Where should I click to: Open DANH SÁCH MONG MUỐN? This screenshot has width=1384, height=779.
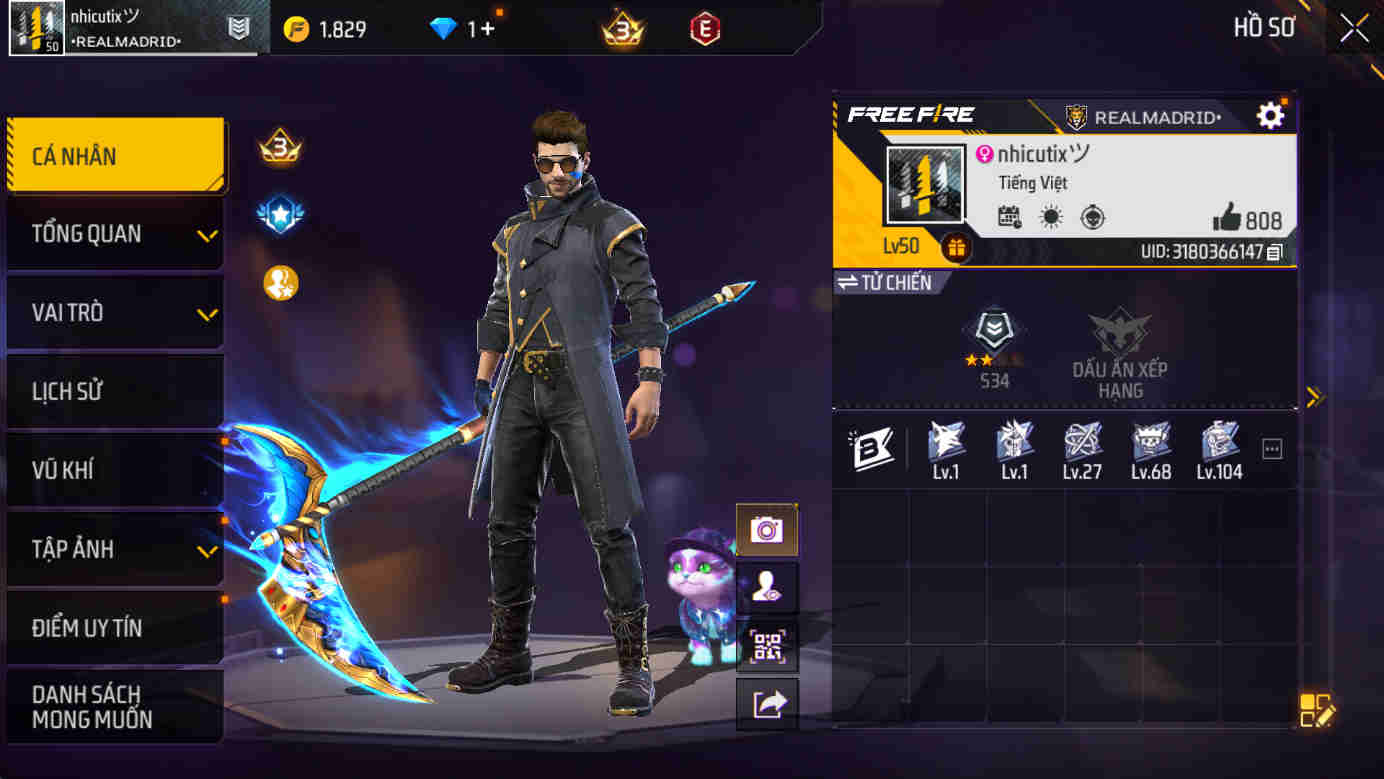[x=113, y=703]
